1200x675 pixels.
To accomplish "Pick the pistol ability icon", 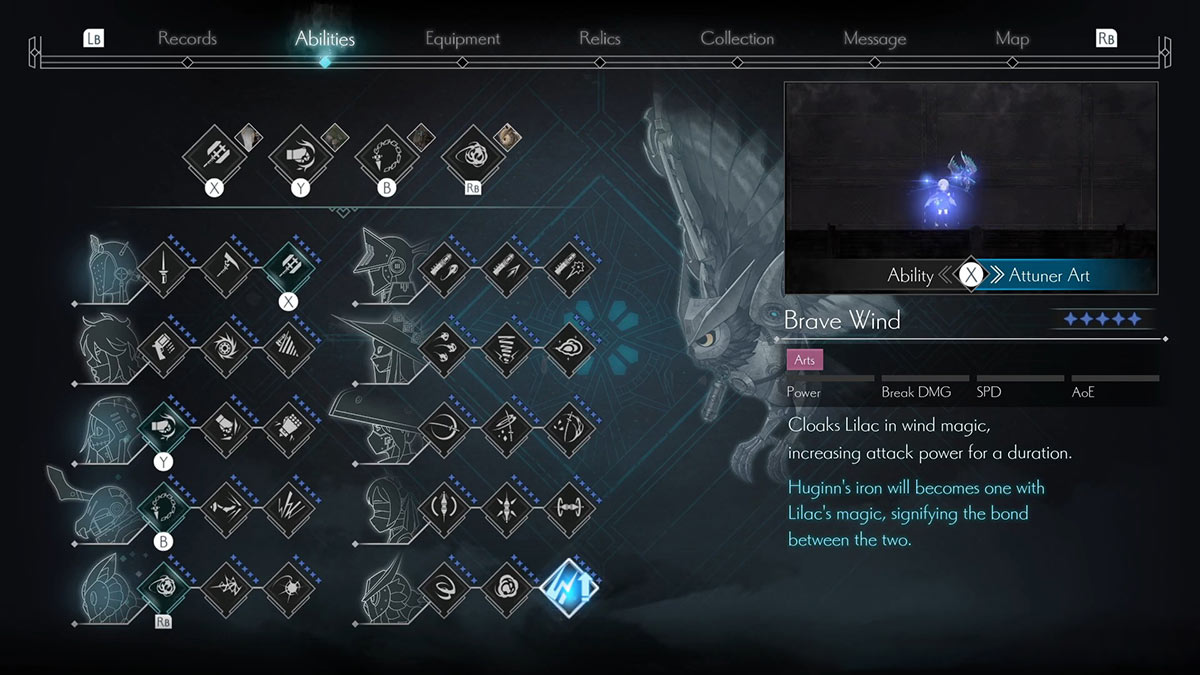I will coord(162,349).
